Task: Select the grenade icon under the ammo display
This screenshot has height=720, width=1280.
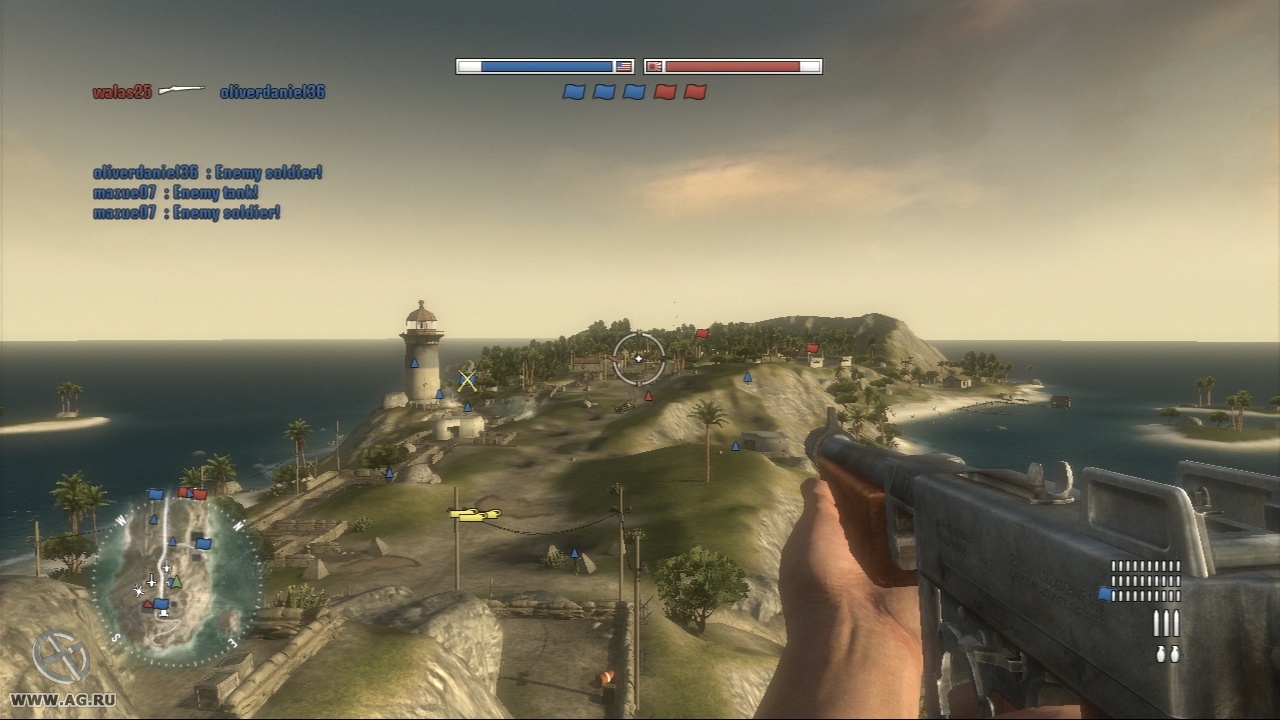Action: [1166, 654]
